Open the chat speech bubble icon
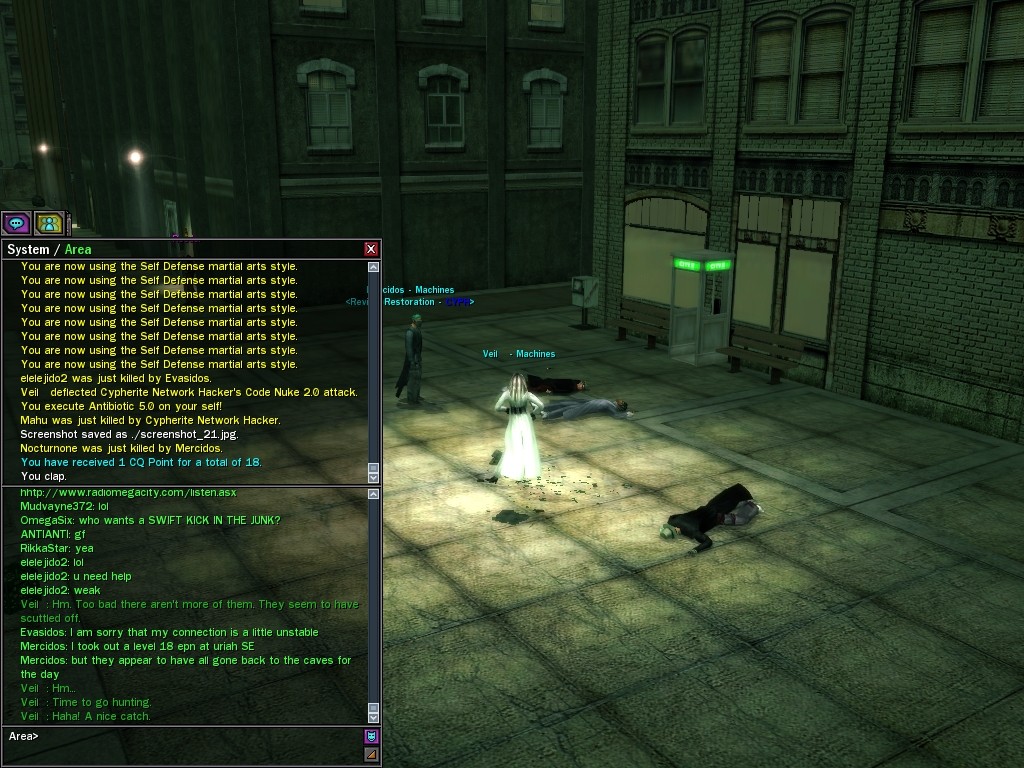The image size is (1024, 768). [16, 223]
